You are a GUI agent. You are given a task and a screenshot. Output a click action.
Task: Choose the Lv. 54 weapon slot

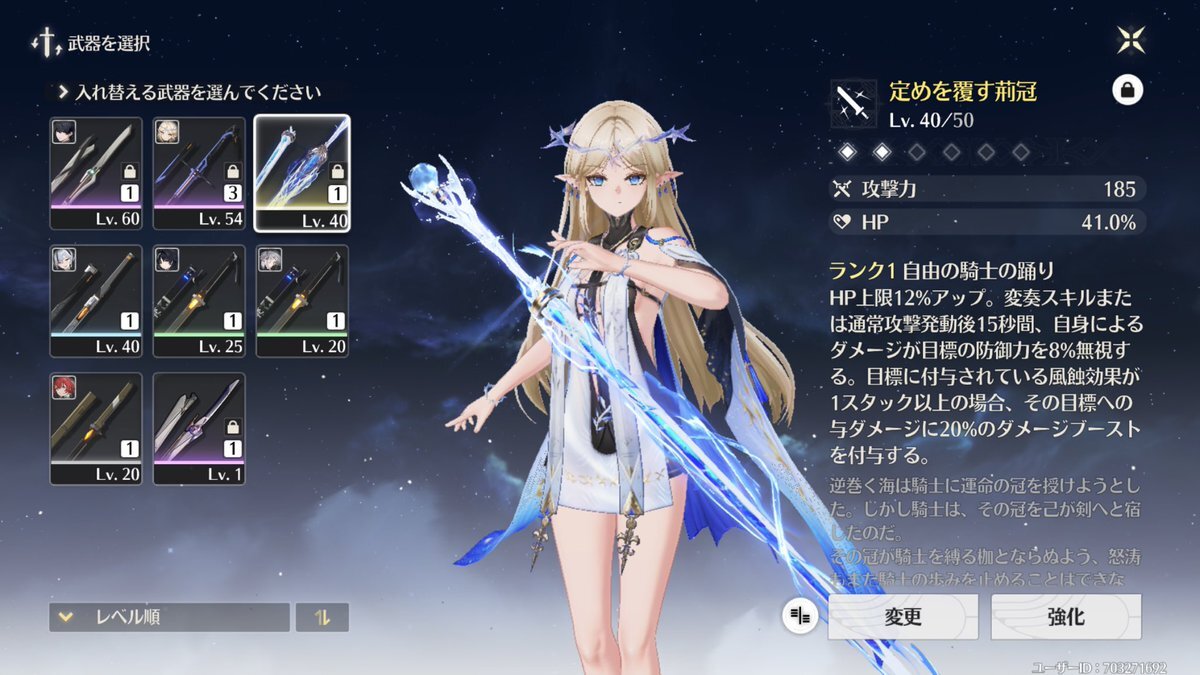199,173
